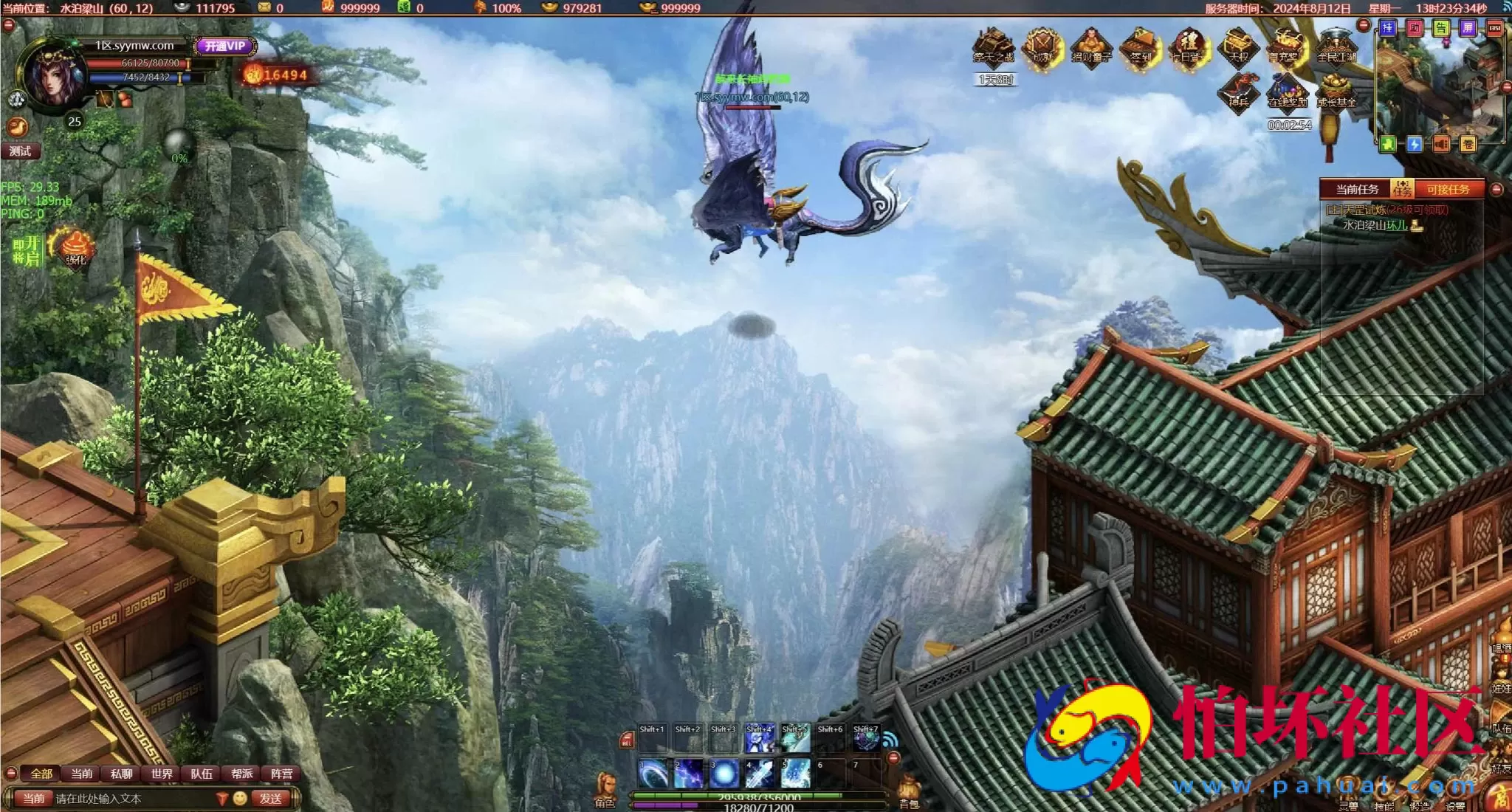The height and width of the screenshot is (812, 1512).
Task: Send the chat message with 发送
Action: (271, 799)
